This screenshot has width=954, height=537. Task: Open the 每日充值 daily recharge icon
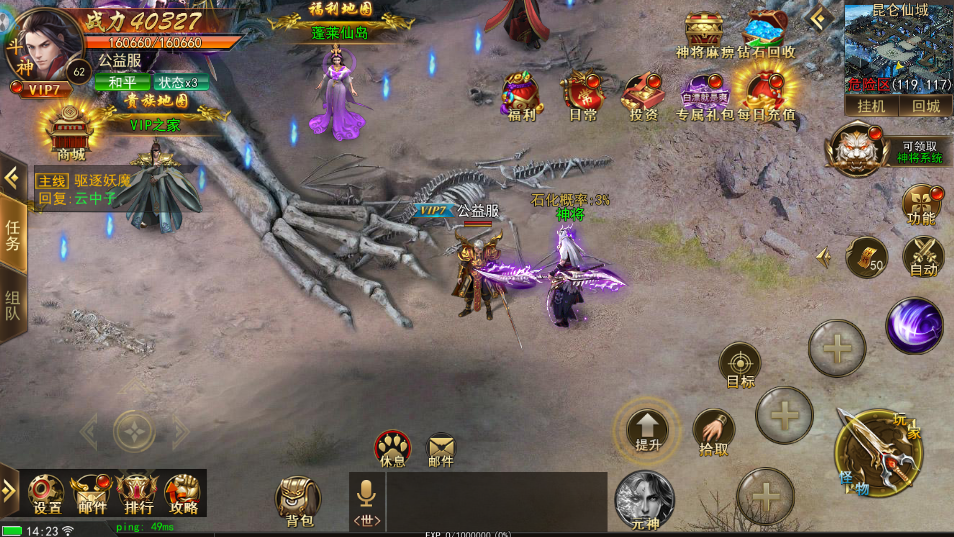(766, 94)
